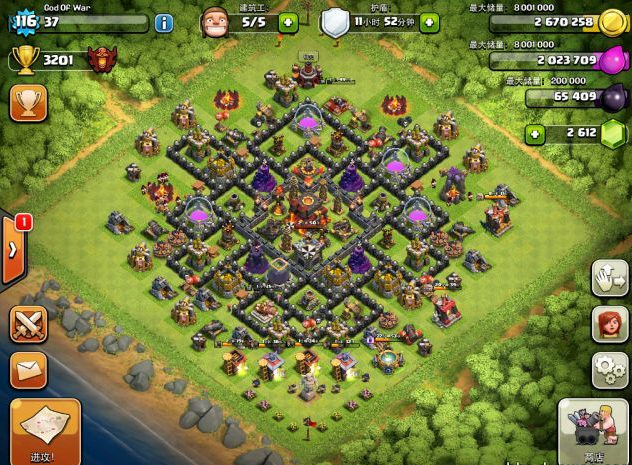Select the shield icon in the top bar
The height and width of the screenshot is (465, 632).
pyautogui.click(x=335, y=22)
